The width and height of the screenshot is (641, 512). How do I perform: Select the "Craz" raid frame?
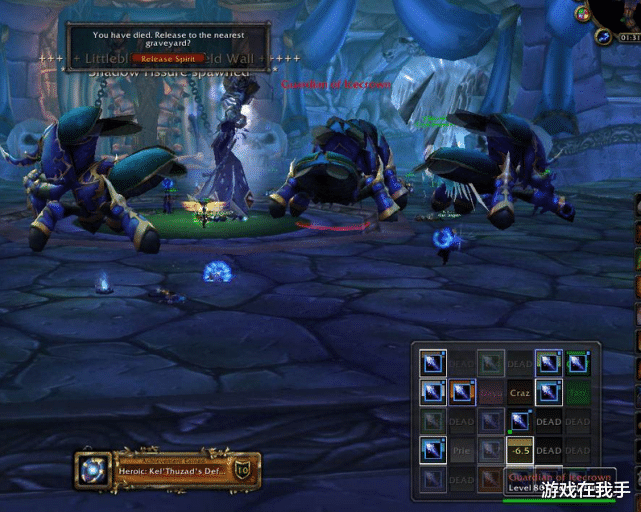[x=520, y=393]
